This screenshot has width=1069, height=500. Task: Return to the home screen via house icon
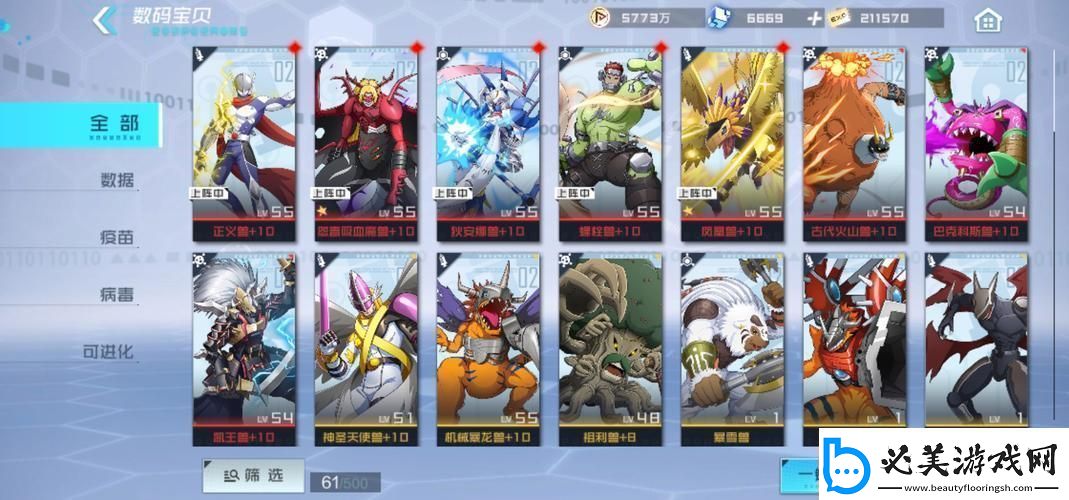coord(987,19)
